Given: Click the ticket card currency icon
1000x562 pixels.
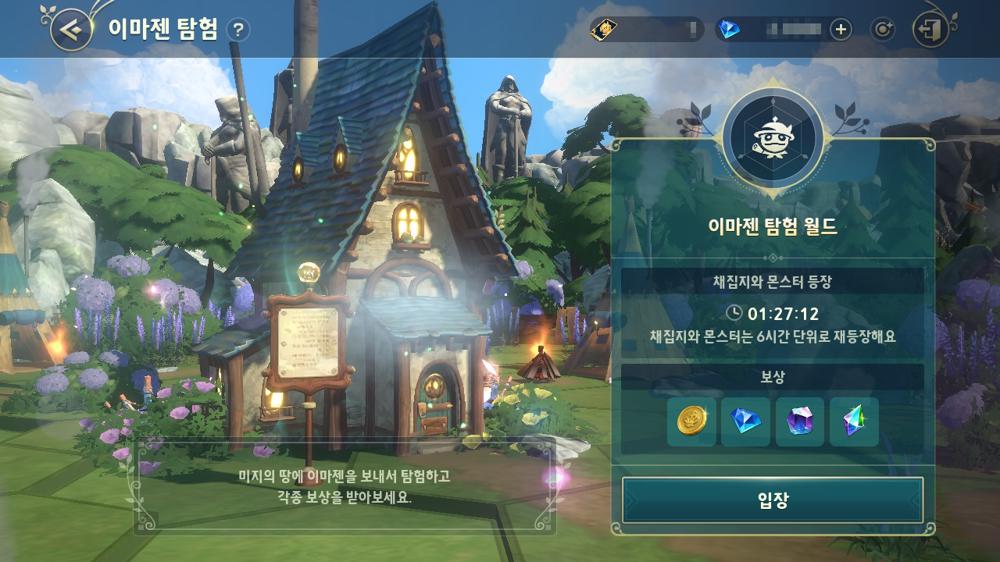Looking at the screenshot, I should (x=604, y=29).
